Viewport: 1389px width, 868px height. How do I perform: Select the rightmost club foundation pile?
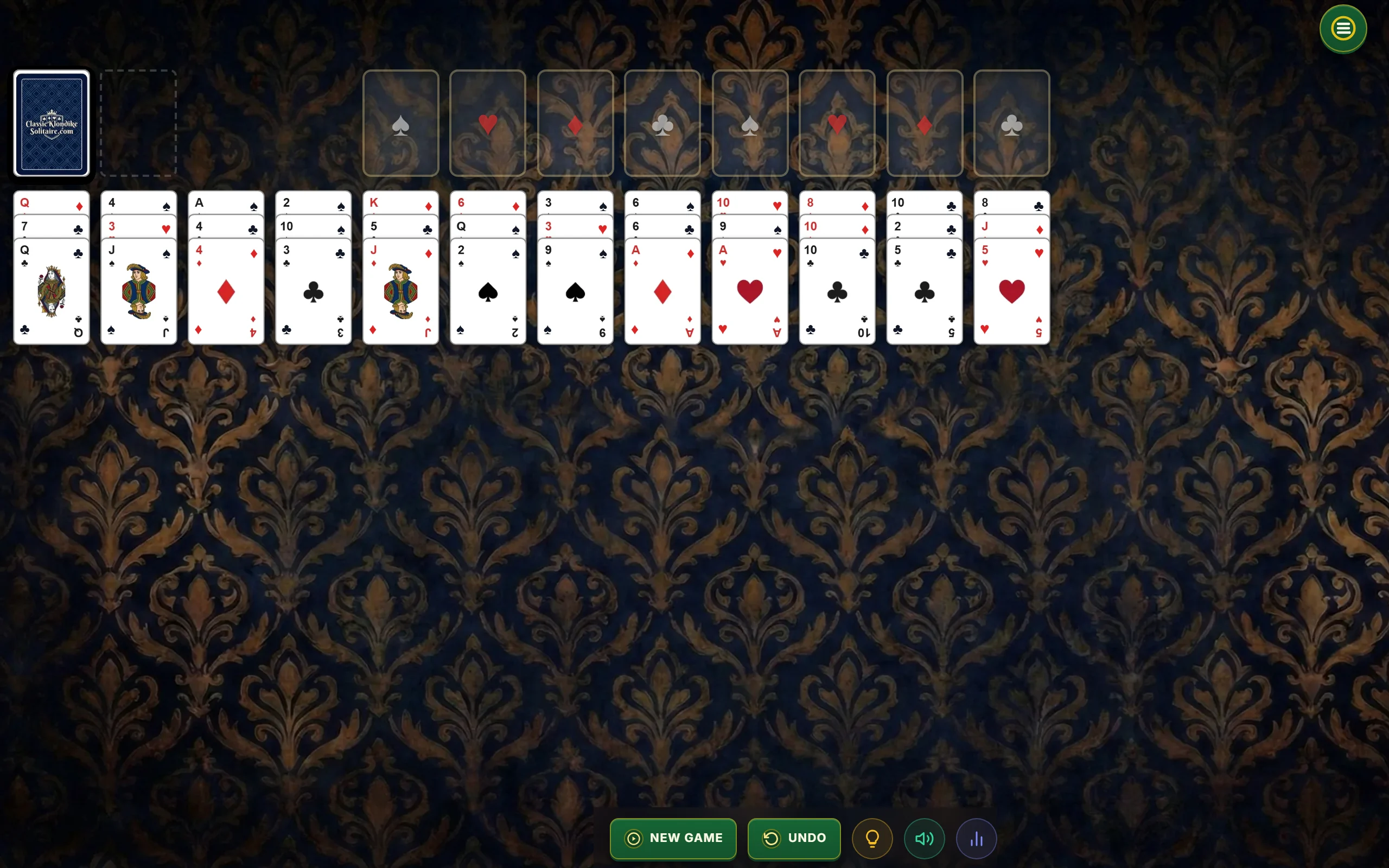coord(1011,124)
